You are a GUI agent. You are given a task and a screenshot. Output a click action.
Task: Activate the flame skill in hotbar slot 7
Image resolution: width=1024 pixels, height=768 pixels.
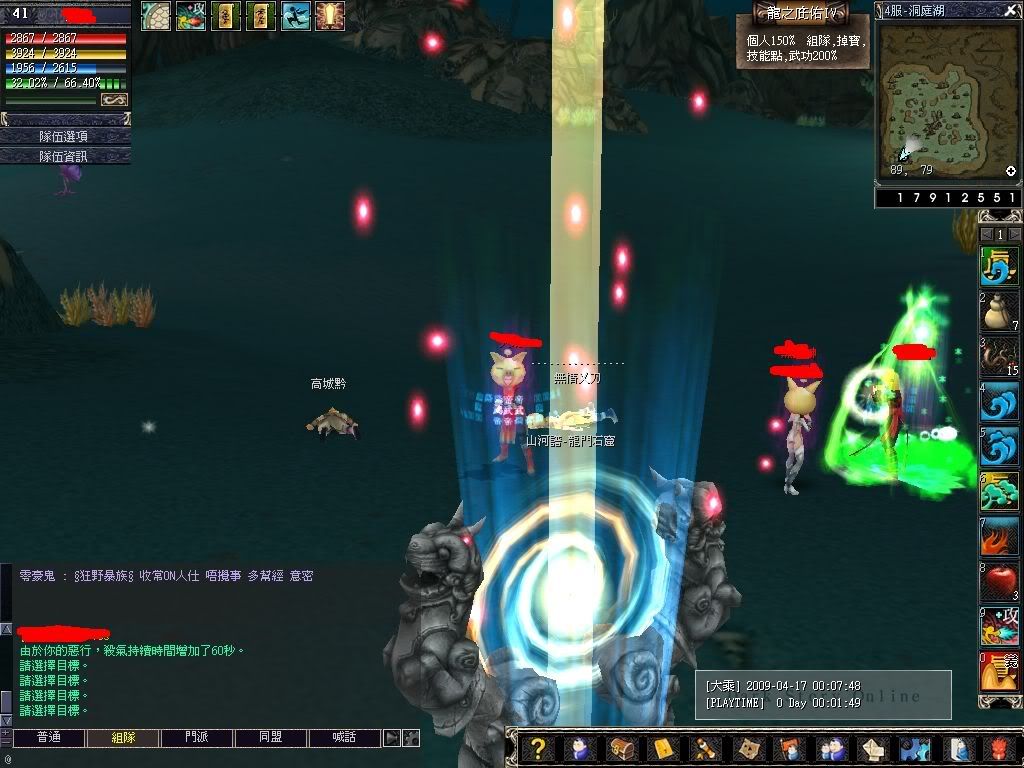996,535
